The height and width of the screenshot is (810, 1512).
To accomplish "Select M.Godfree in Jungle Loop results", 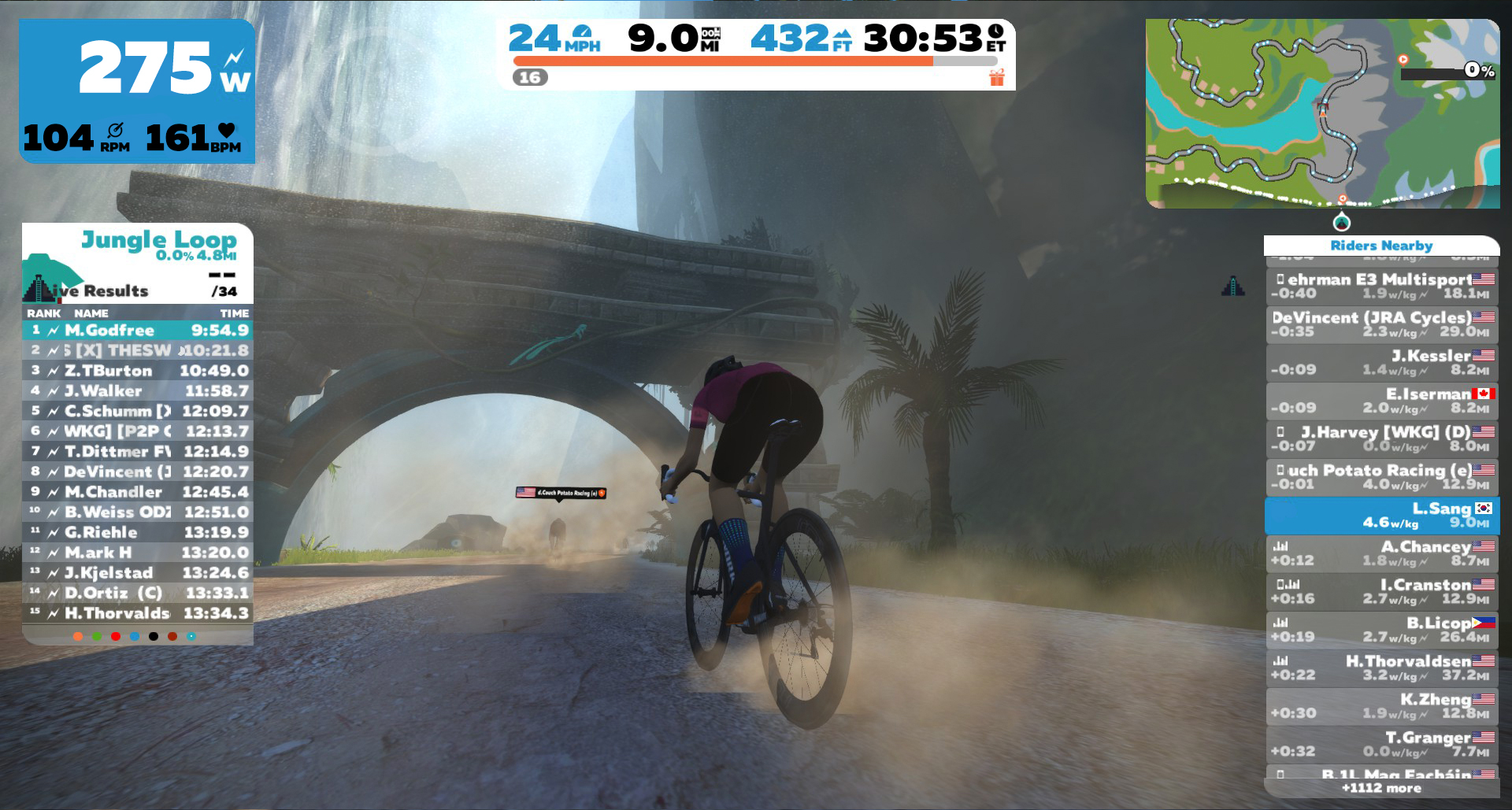I will (138, 331).
